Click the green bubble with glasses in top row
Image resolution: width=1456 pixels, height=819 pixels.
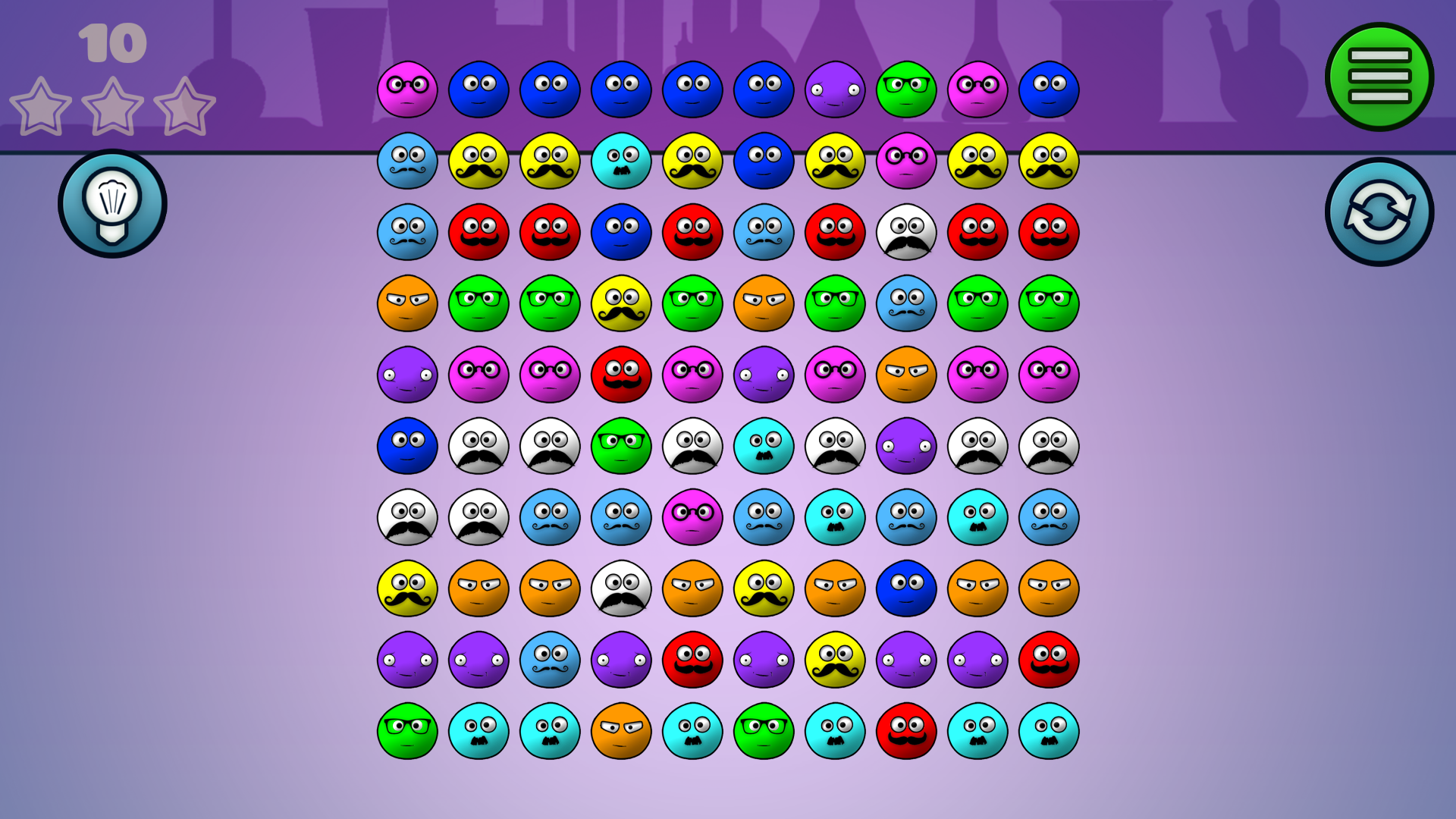click(906, 89)
